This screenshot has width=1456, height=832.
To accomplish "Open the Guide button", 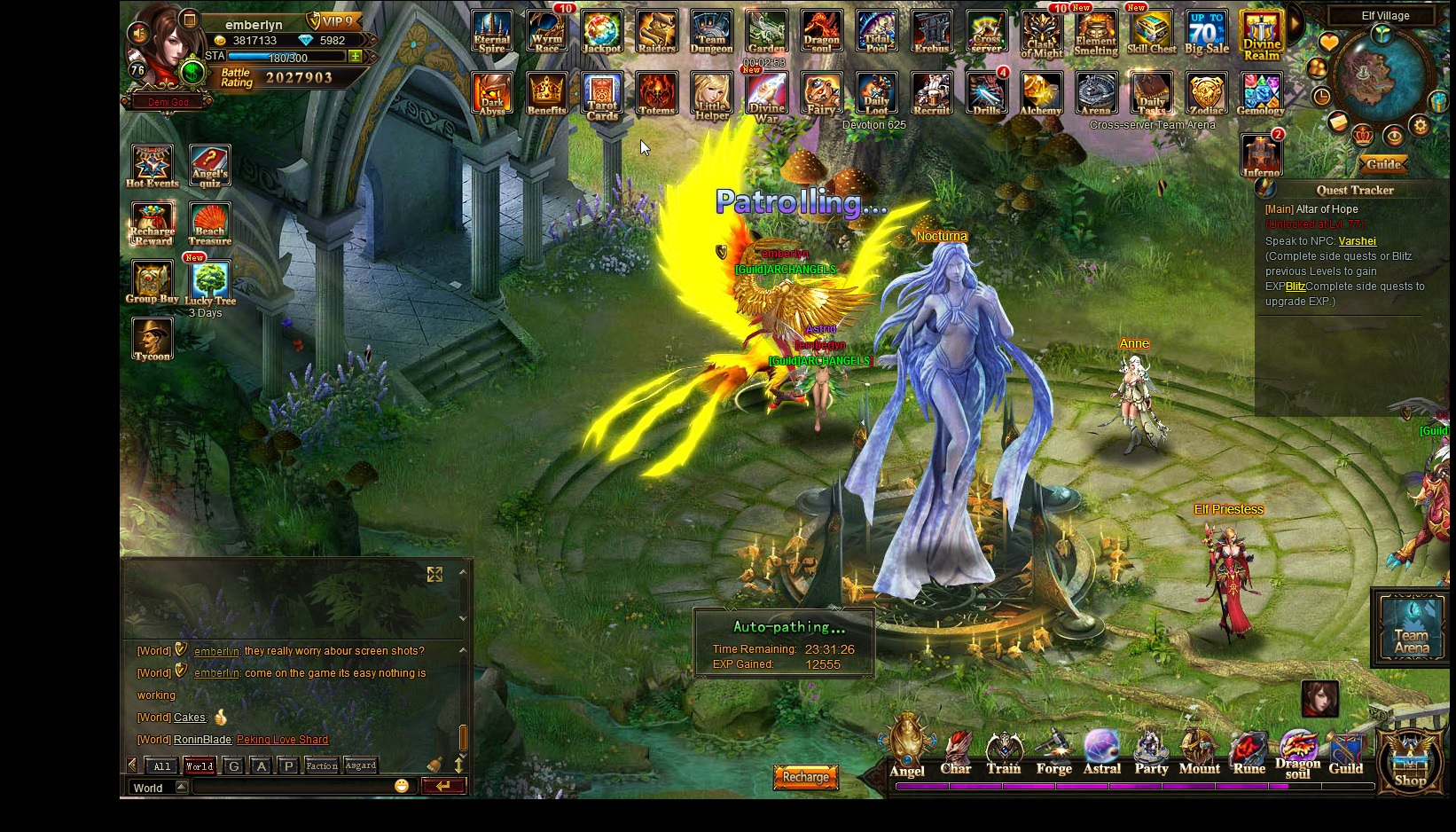I will click(x=1383, y=164).
